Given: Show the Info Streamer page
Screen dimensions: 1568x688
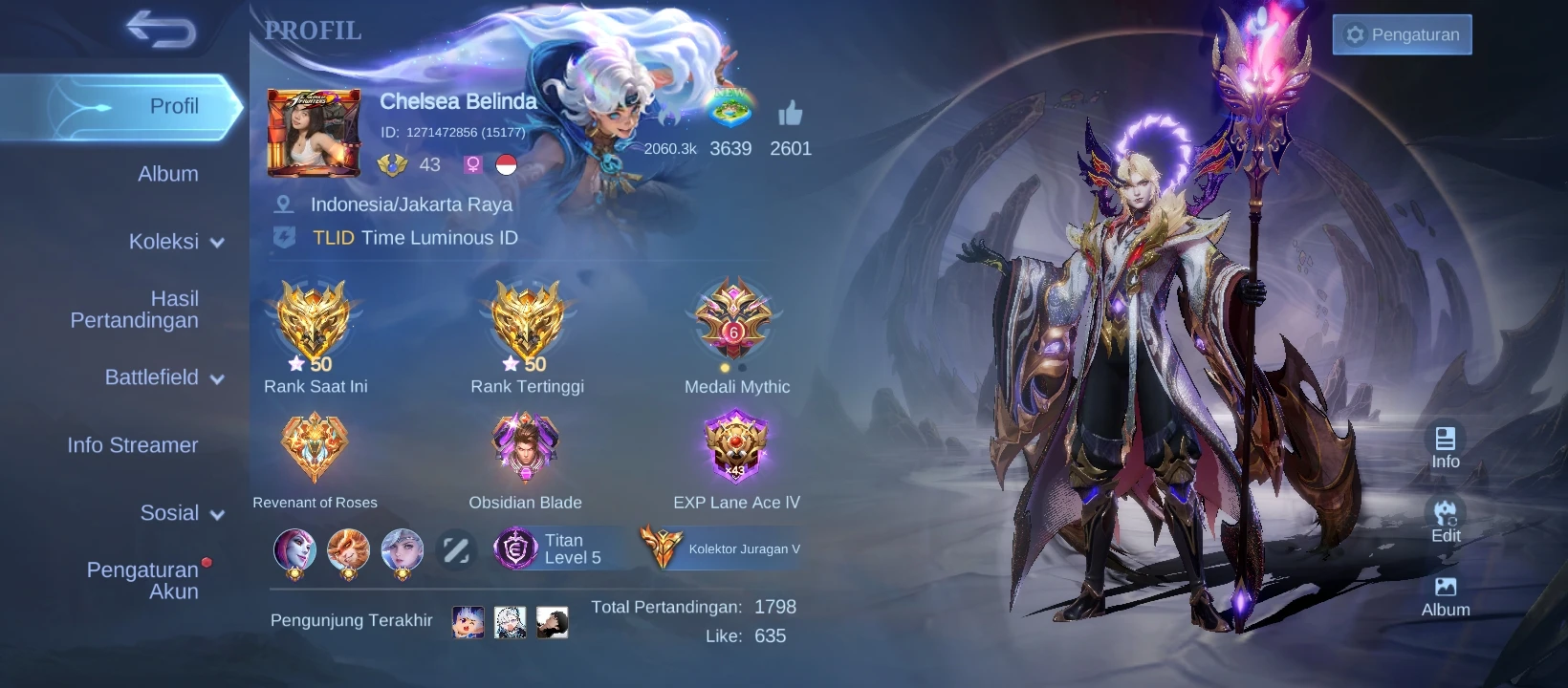Looking at the screenshot, I should [133, 445].
